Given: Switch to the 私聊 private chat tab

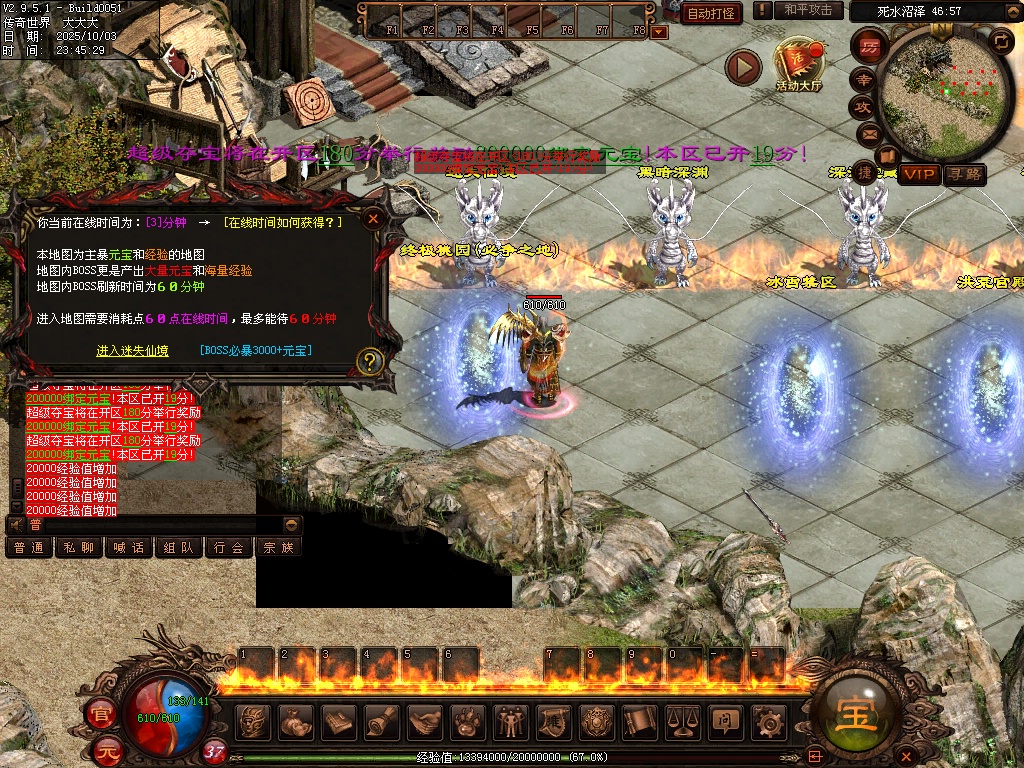Looking at the screenshot, I should click(x=79, y=547).
